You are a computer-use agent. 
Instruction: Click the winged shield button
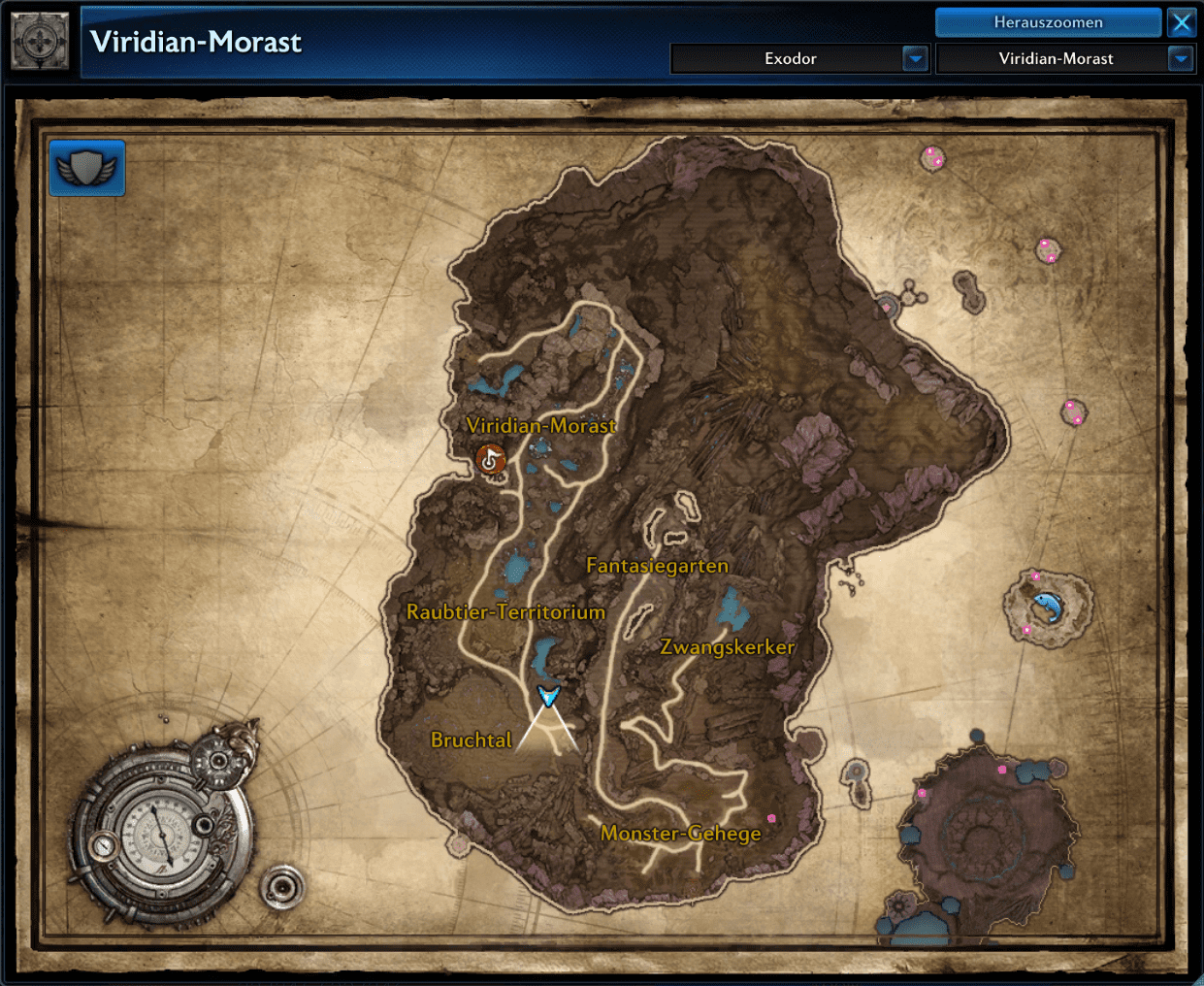point(87,168)
